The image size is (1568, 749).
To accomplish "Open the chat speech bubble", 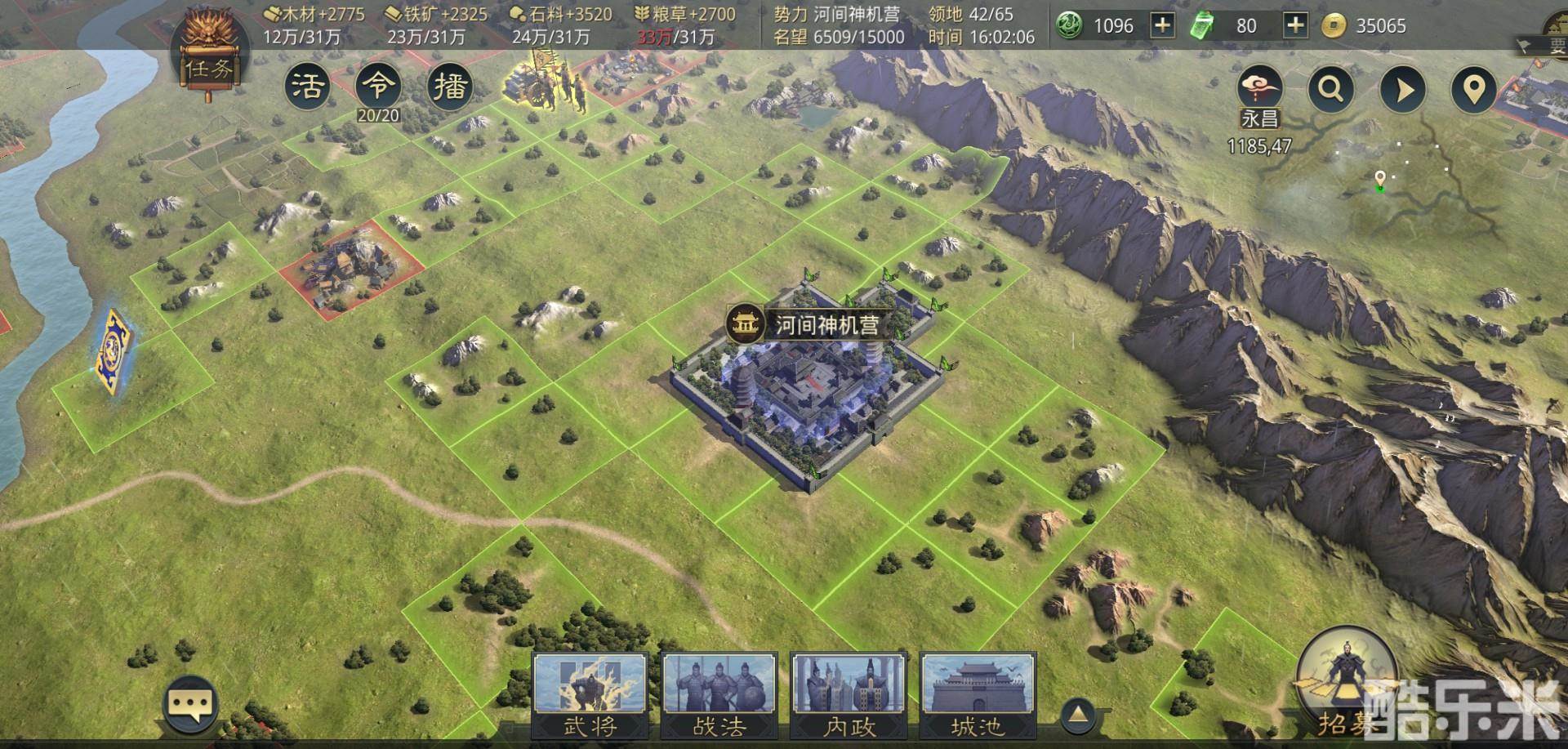I will [x=190, y=703].
